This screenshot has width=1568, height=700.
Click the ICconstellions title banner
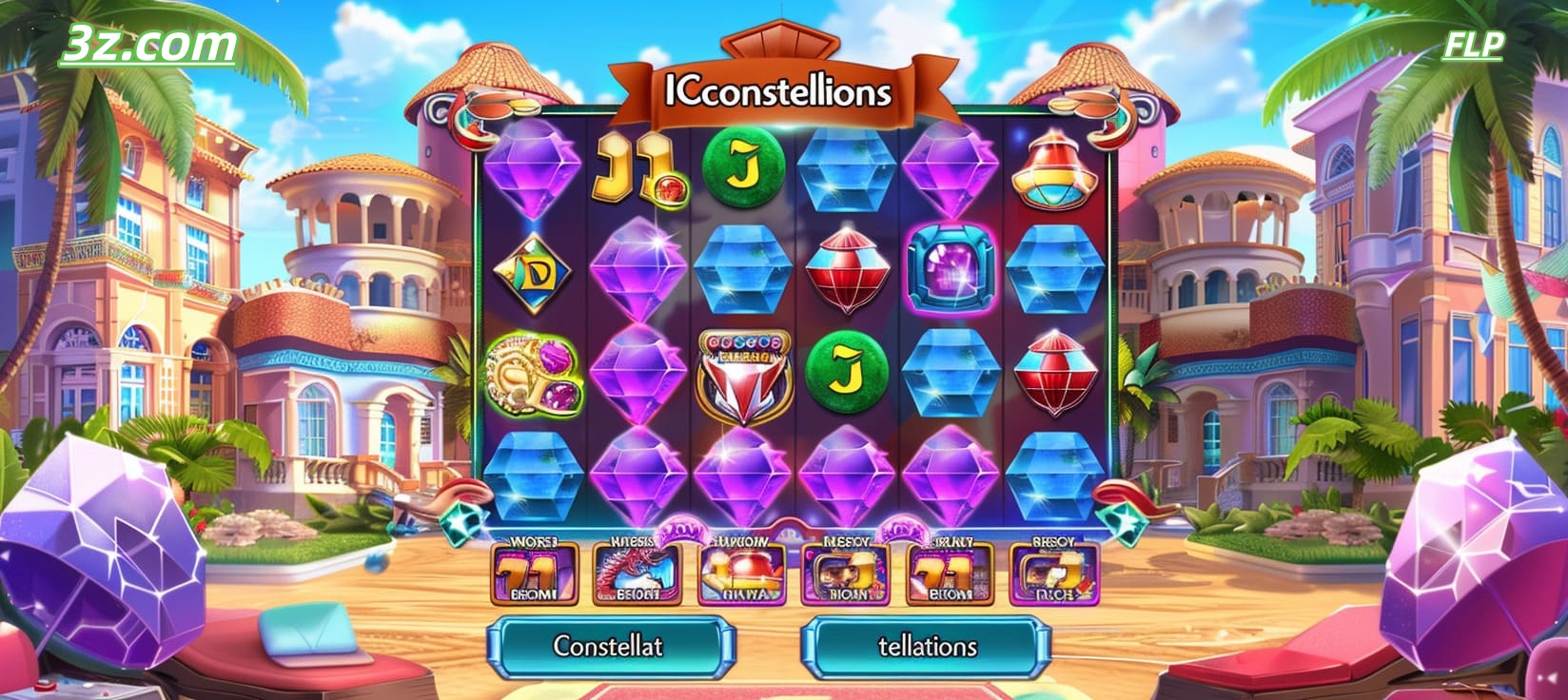coord(780,90)
